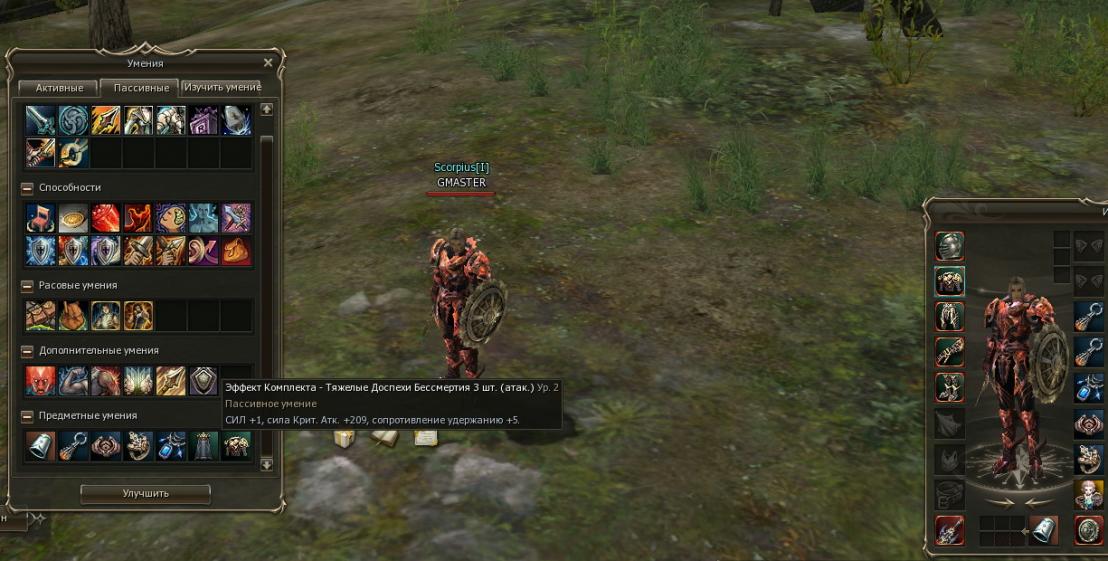Open the Пассивные tab
1108x561 pixels.
click(139, 88)
